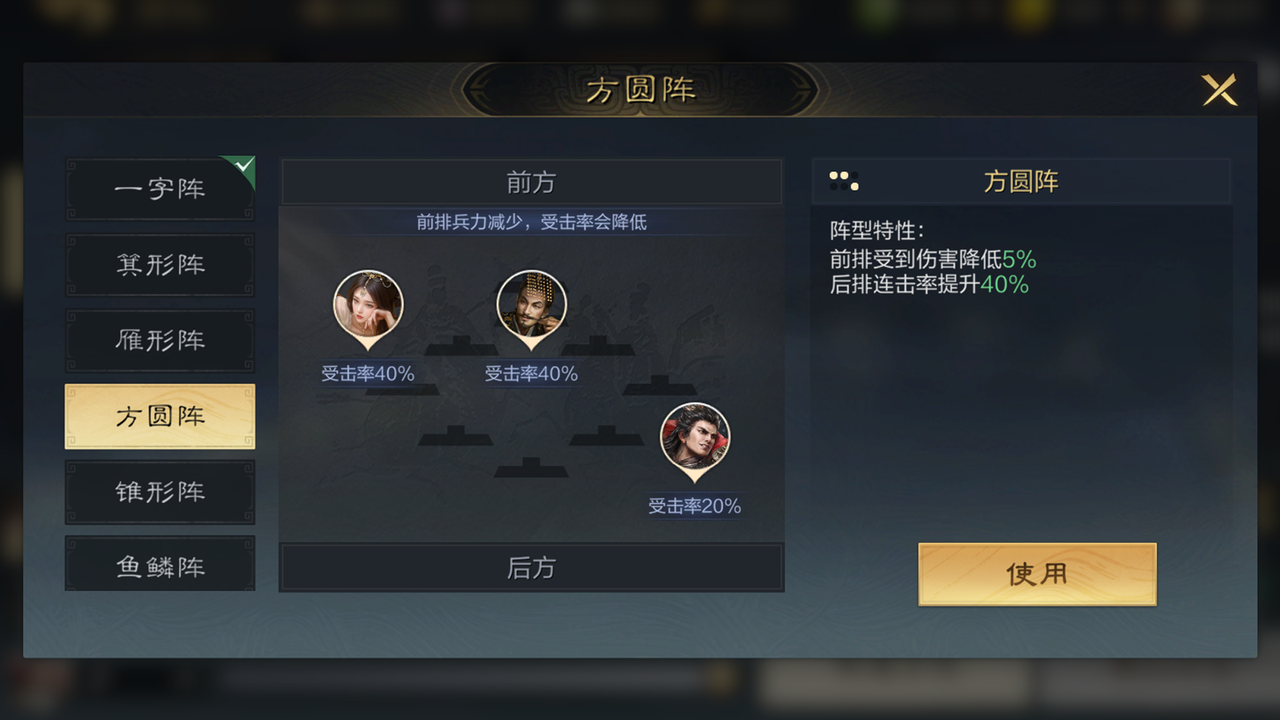Viewport: 1280px width, 720px height.
Task: Click the 前方 front section header
Action: (x=531, y=181)
